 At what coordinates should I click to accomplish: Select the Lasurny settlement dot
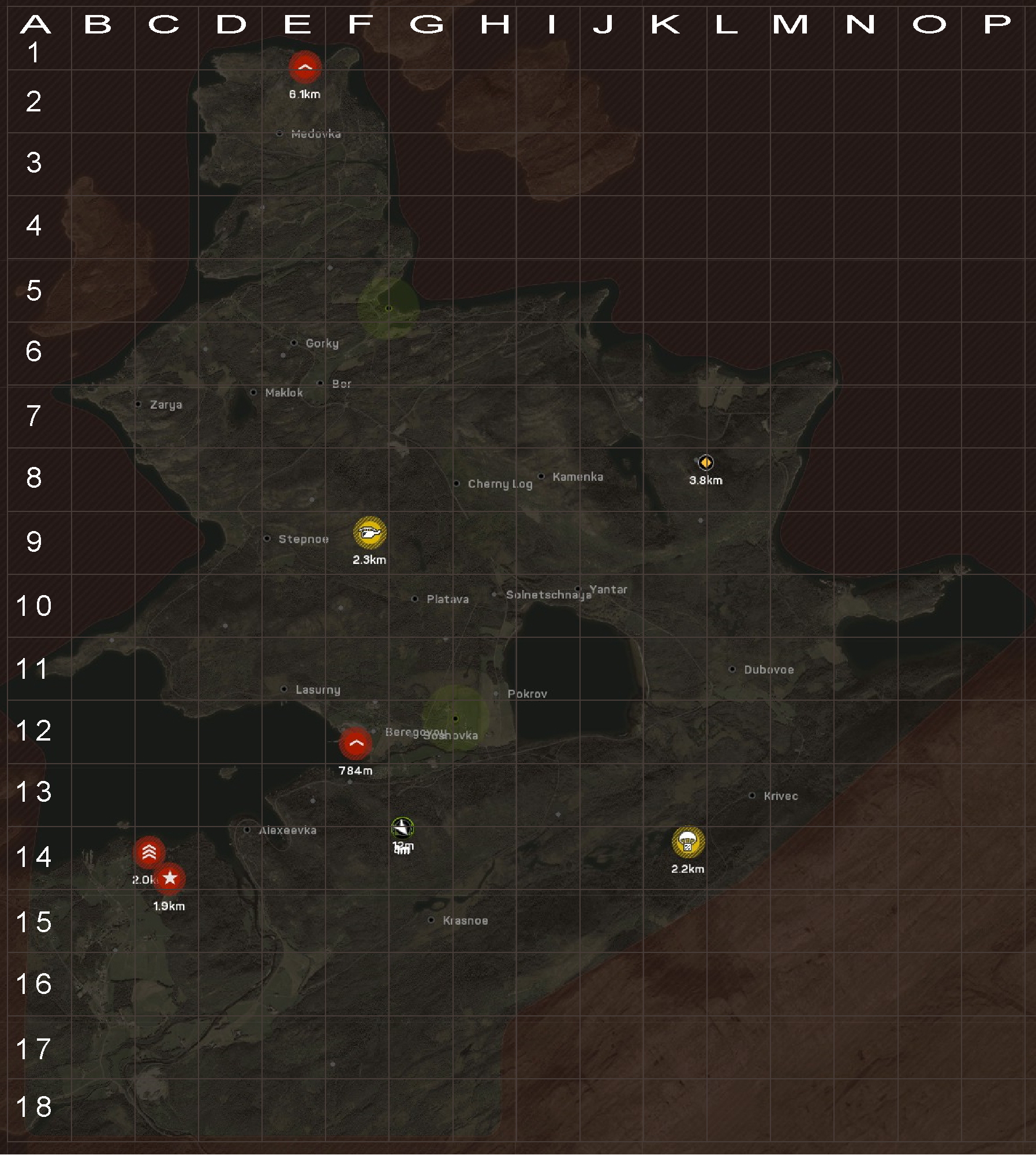pos(284,689)
